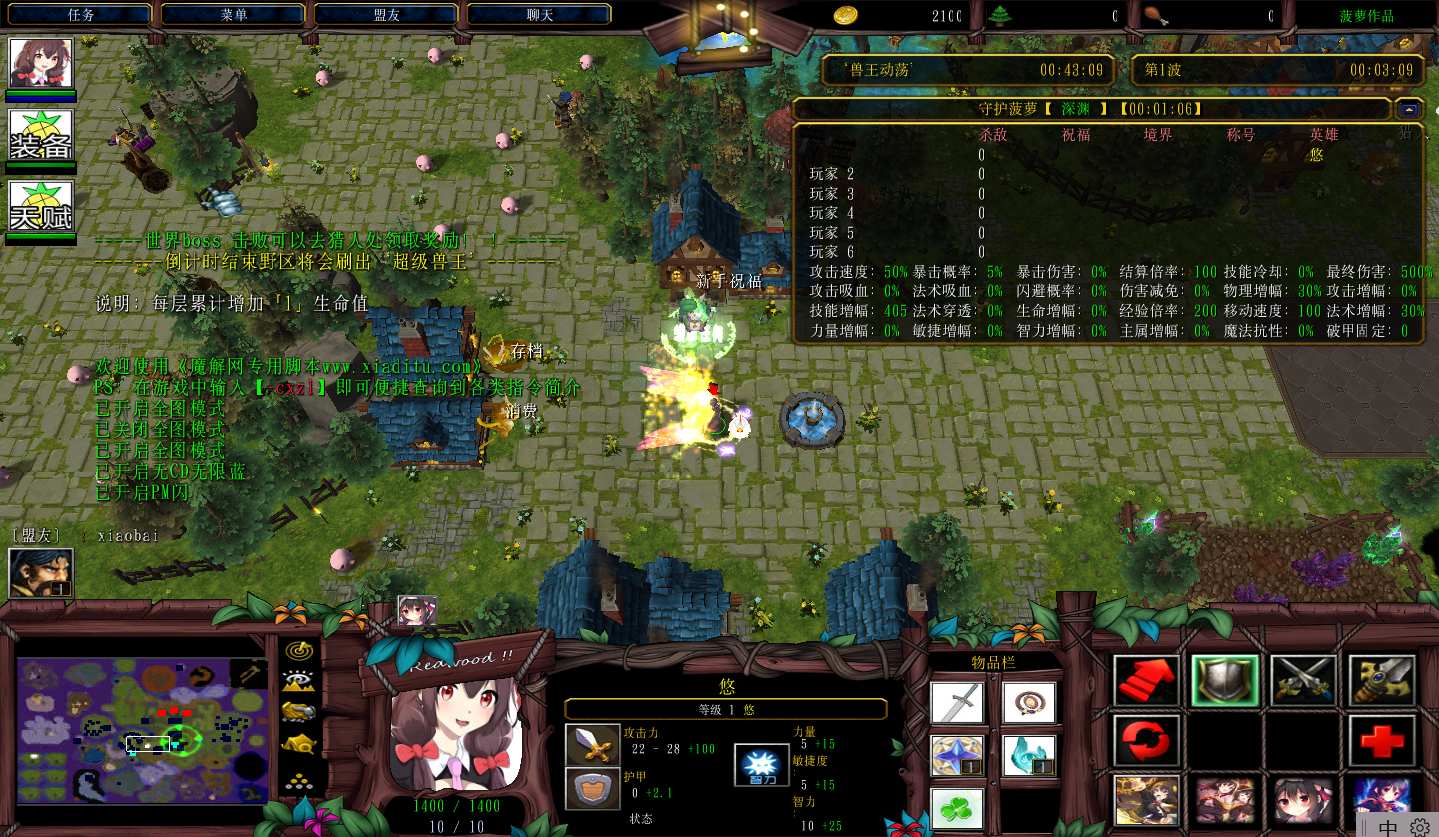Select the green clover item
Viewport: 1439px width, 837px height.
click(x=957, y=808)
